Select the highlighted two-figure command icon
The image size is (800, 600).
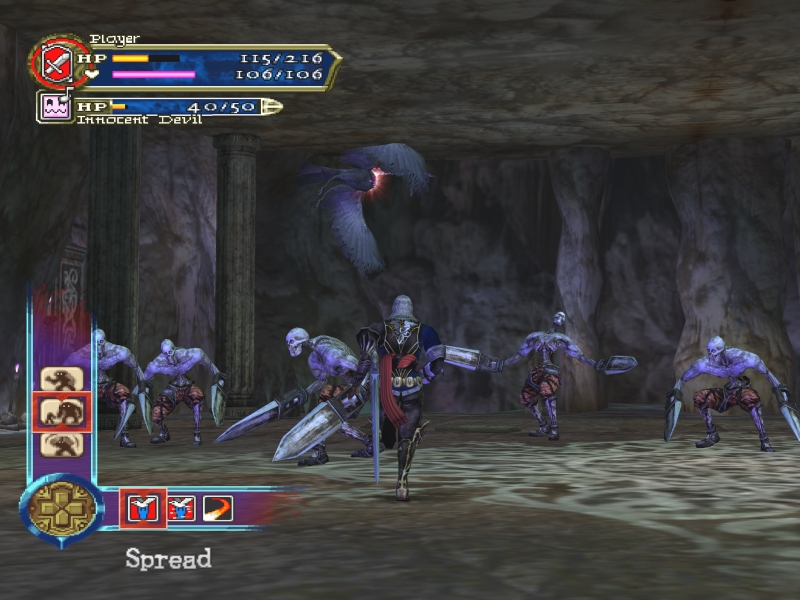pyautogui.click(x=61, y=412)
